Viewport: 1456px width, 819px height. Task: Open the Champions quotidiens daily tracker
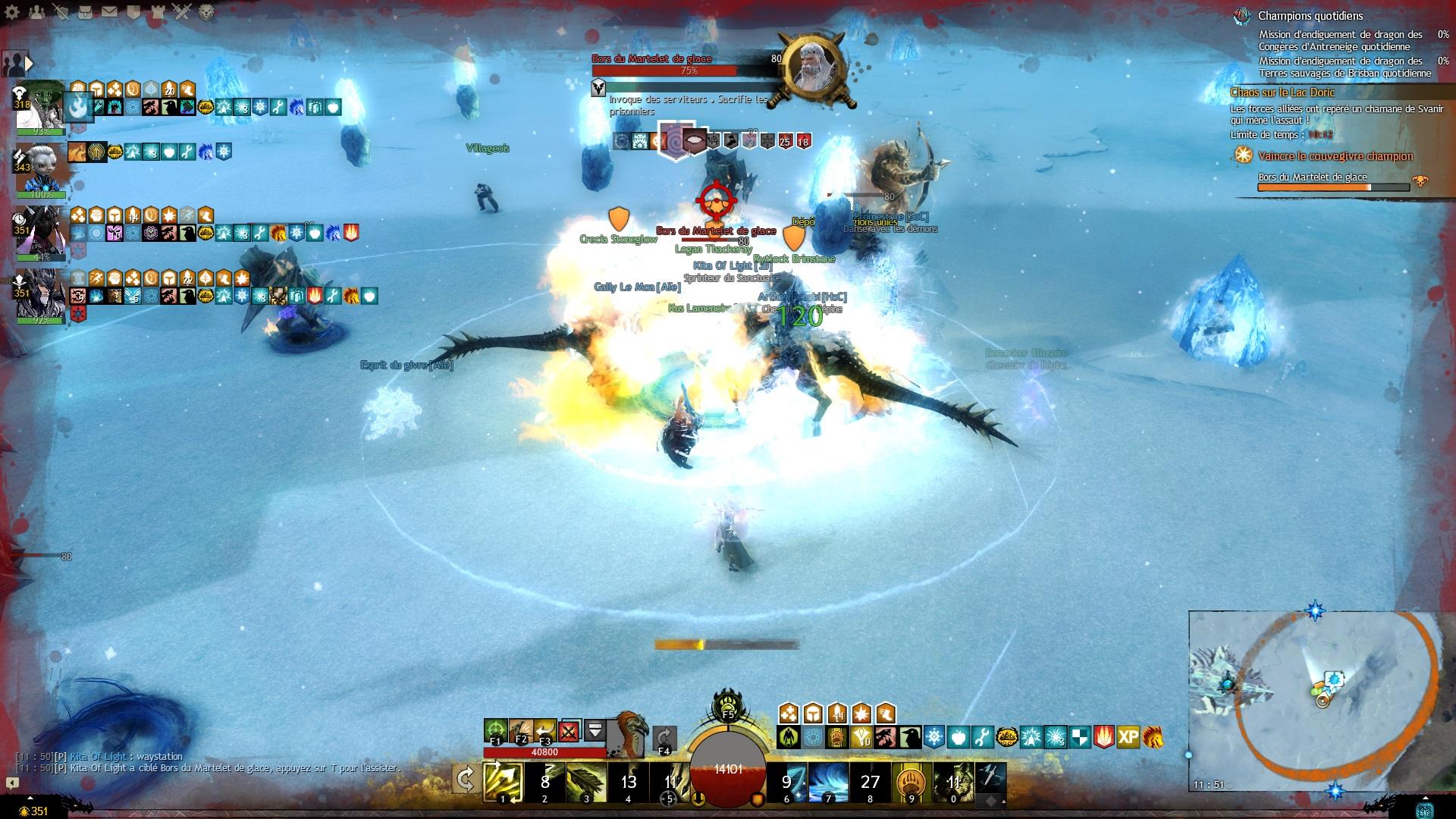click(1310, 16)
